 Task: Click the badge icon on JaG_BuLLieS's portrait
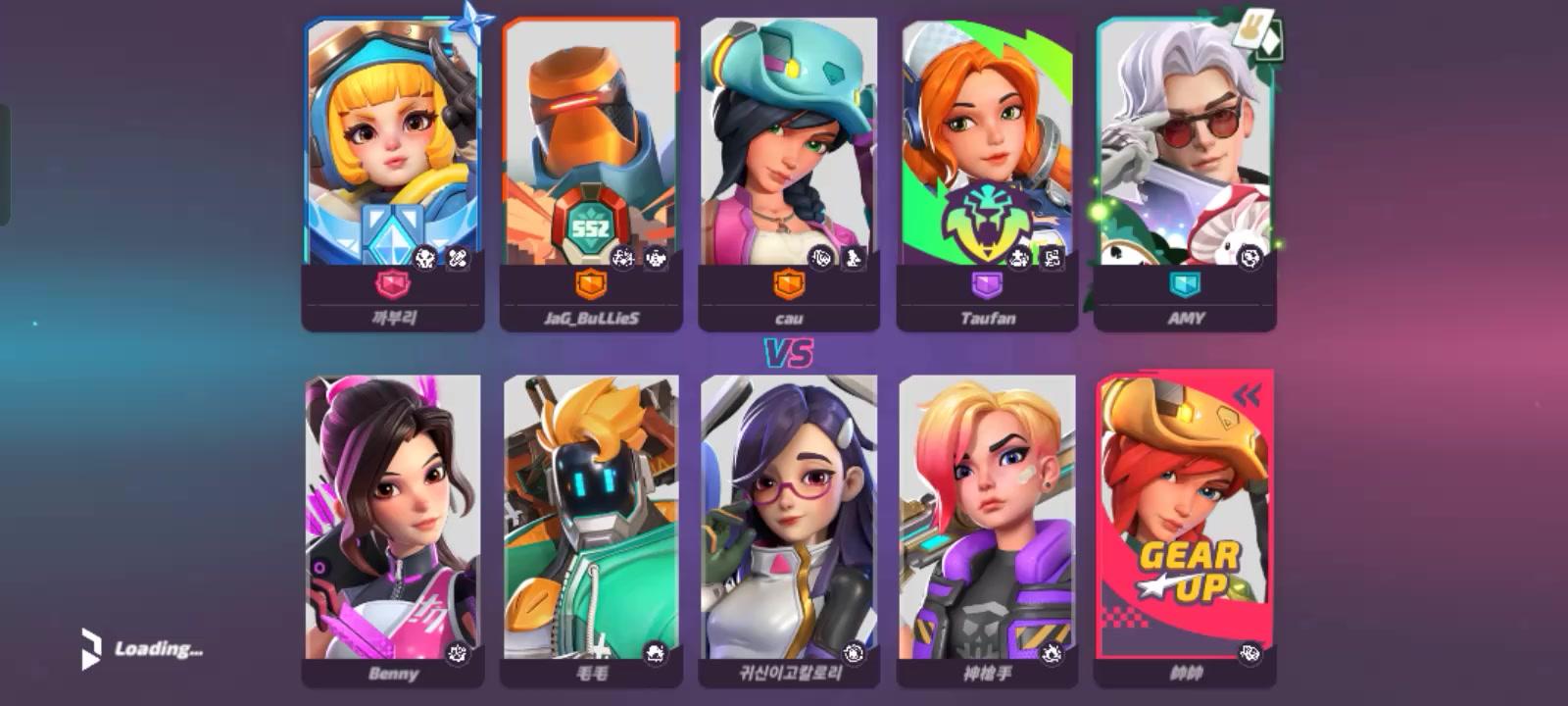[621, 257]
